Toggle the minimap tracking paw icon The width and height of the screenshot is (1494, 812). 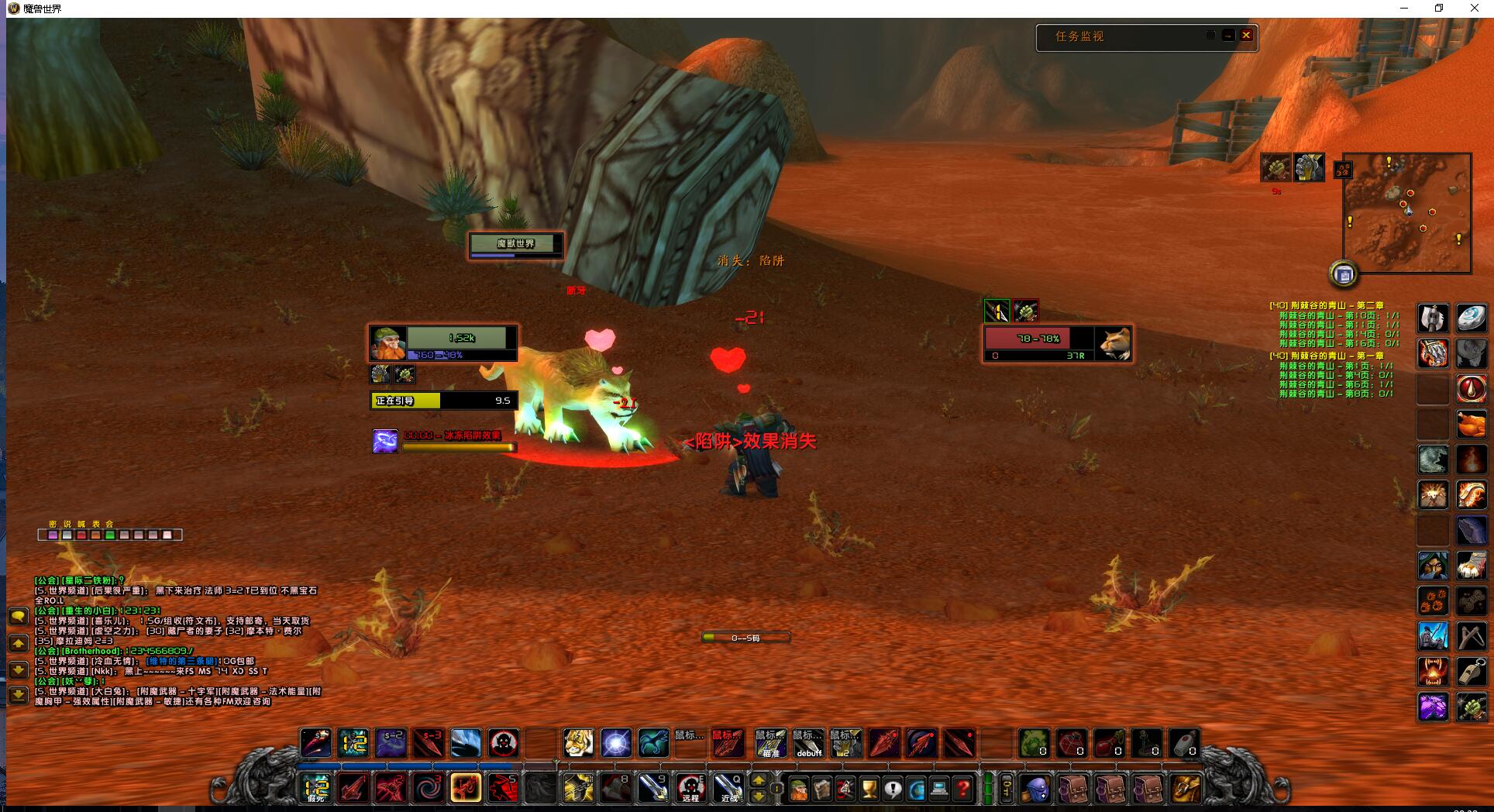click(x=1343, y=169)
